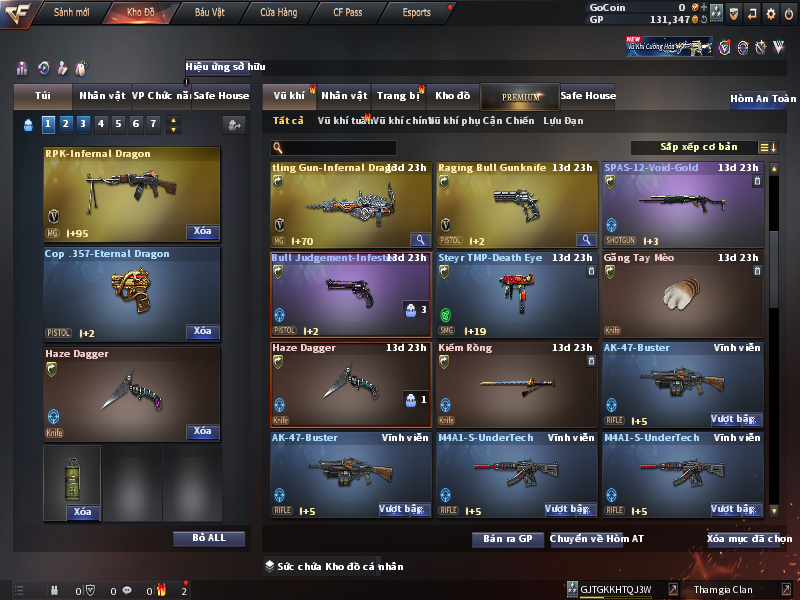Select the Nhân vật storage category tab
The height and width of the screenshot is (600, 800).
click(x=344, y=96)
